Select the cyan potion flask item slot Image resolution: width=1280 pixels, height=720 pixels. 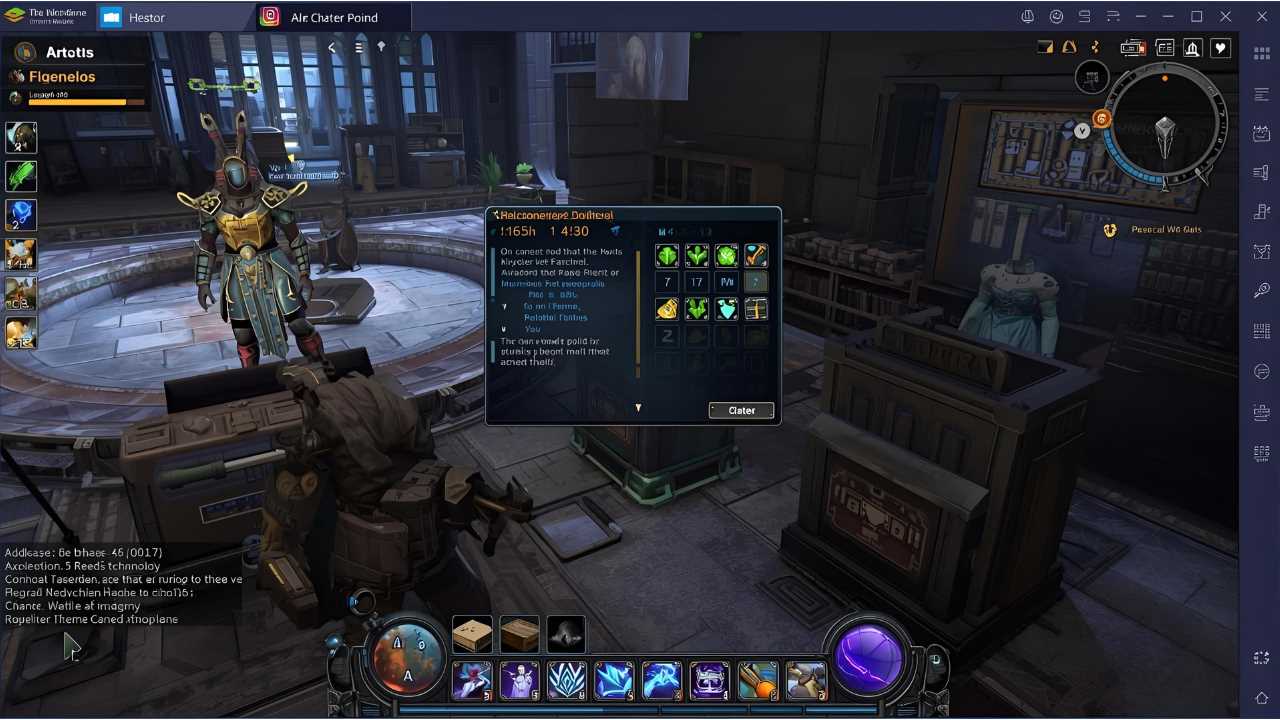point(726,309)
